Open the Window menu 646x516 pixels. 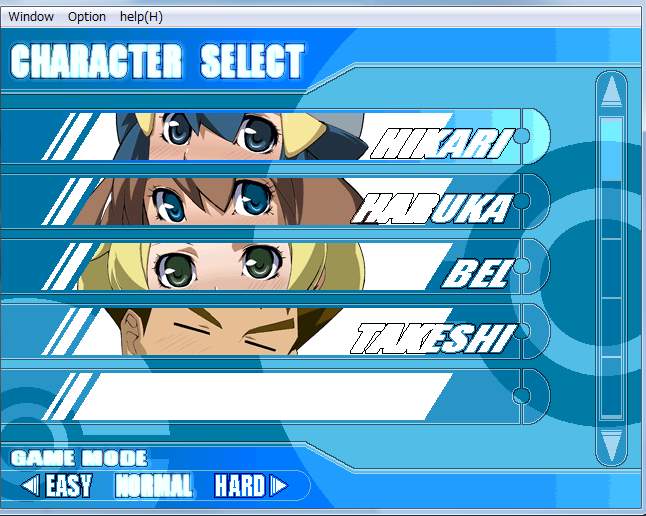coord(31,16)
